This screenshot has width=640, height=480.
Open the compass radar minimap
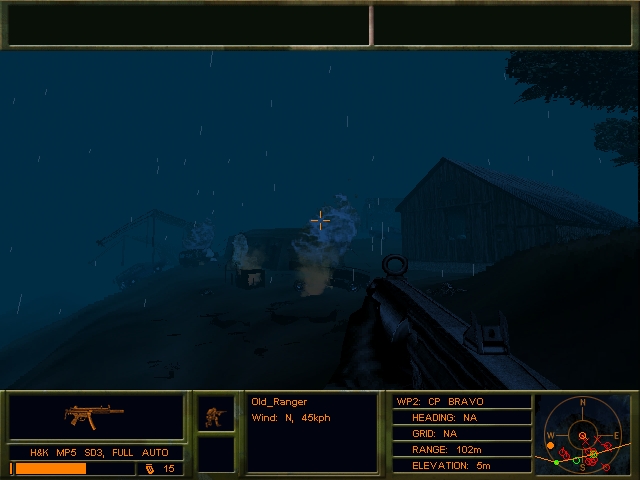click(x=585, y=435)
